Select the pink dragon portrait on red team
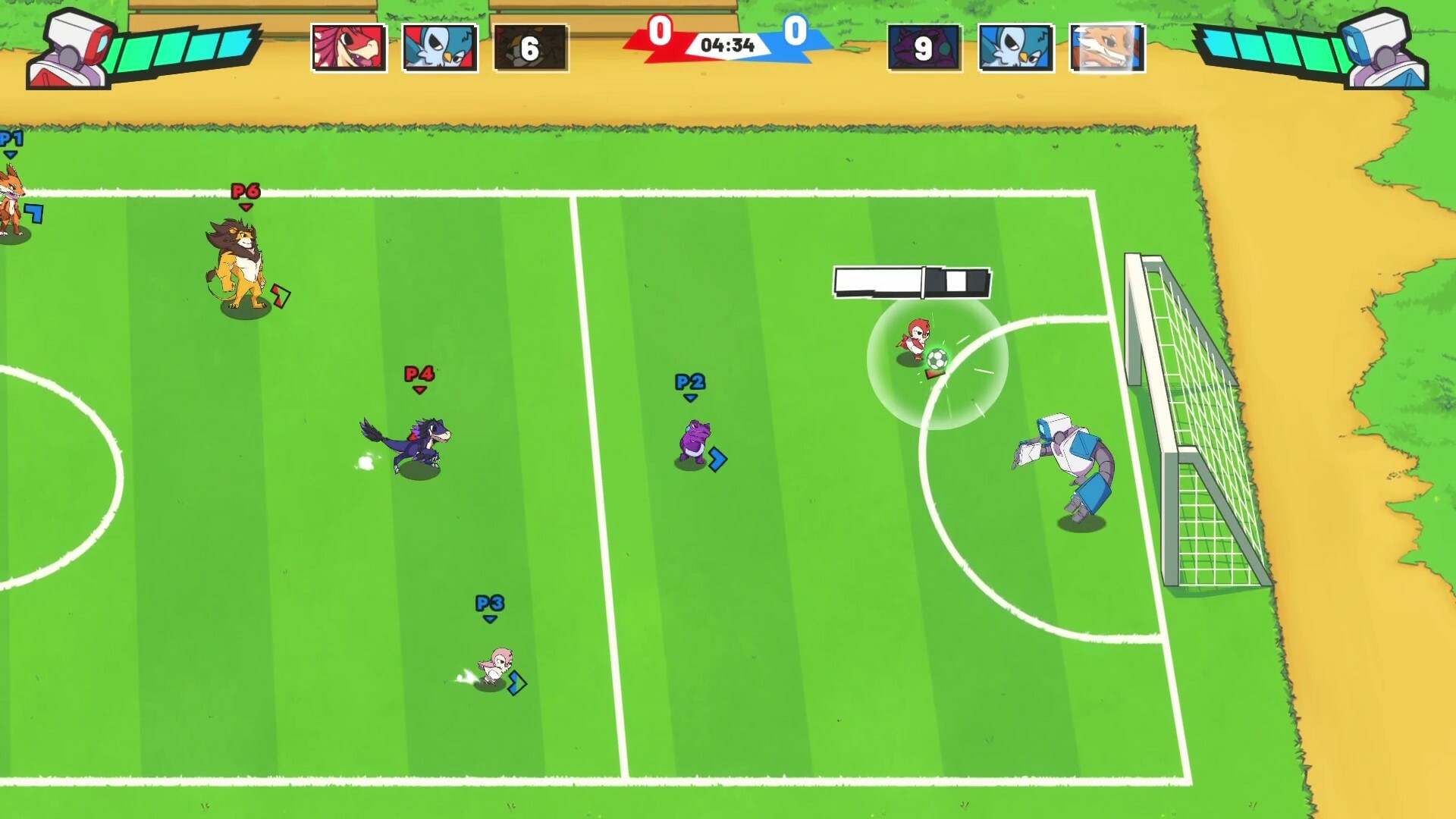 [350, 48]
